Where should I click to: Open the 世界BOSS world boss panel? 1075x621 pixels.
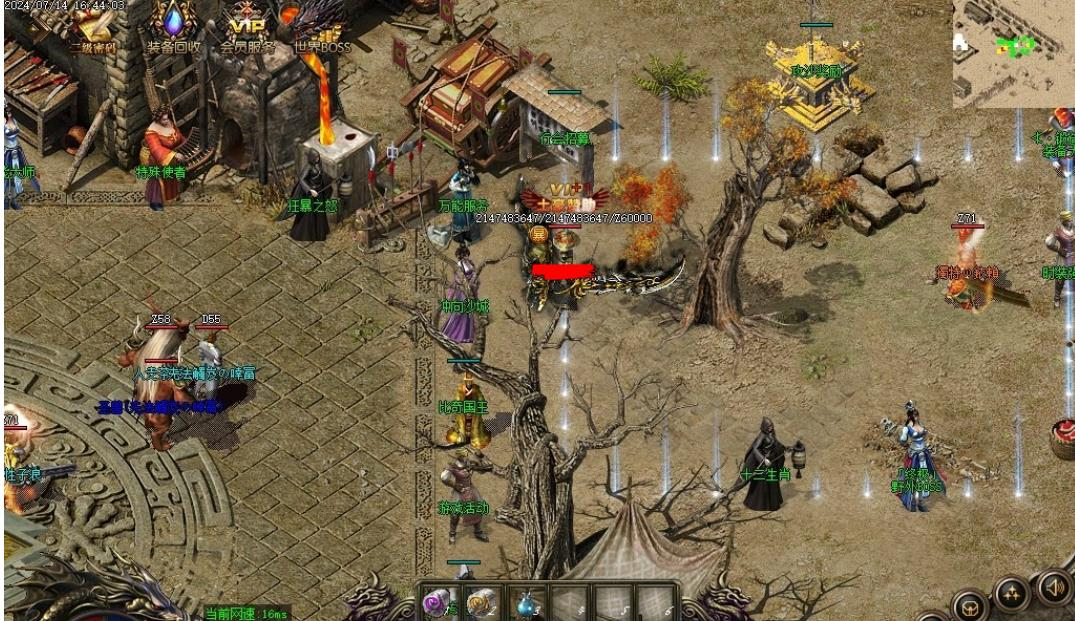point(321,28)
